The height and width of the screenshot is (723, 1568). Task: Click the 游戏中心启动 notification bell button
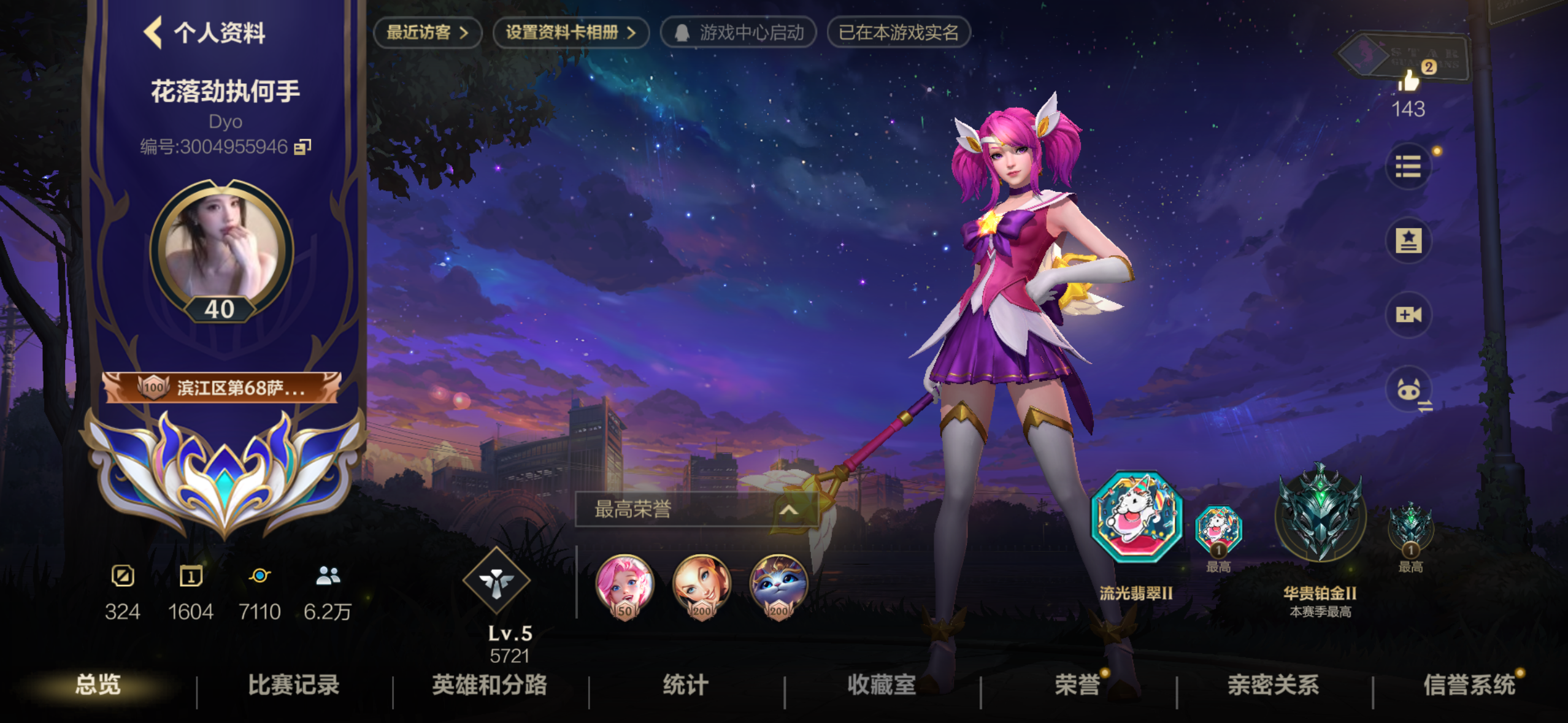(738, 34)
